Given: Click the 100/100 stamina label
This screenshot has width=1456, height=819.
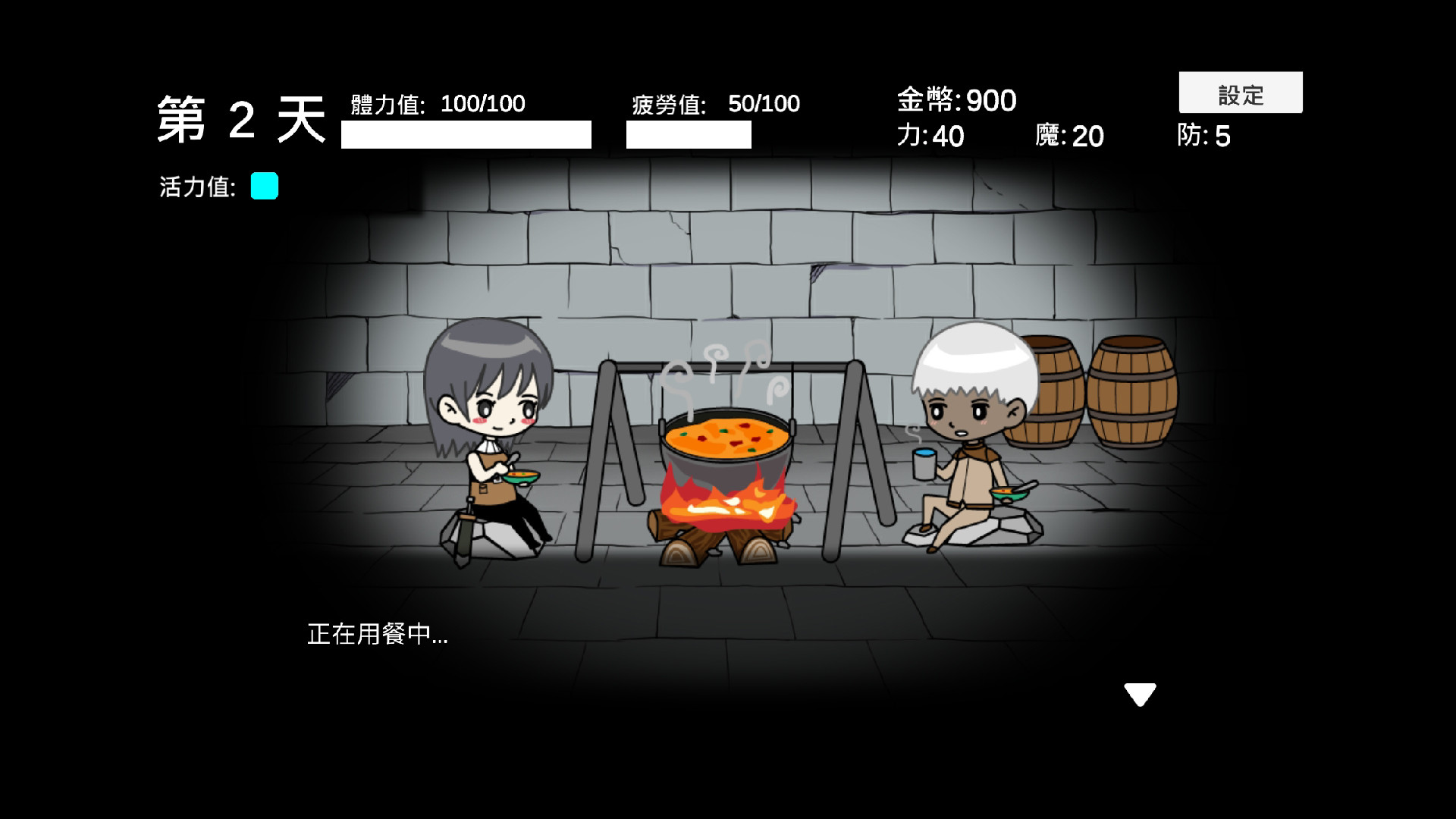Looking at the screenshot, I should click(x=482, y=104).
